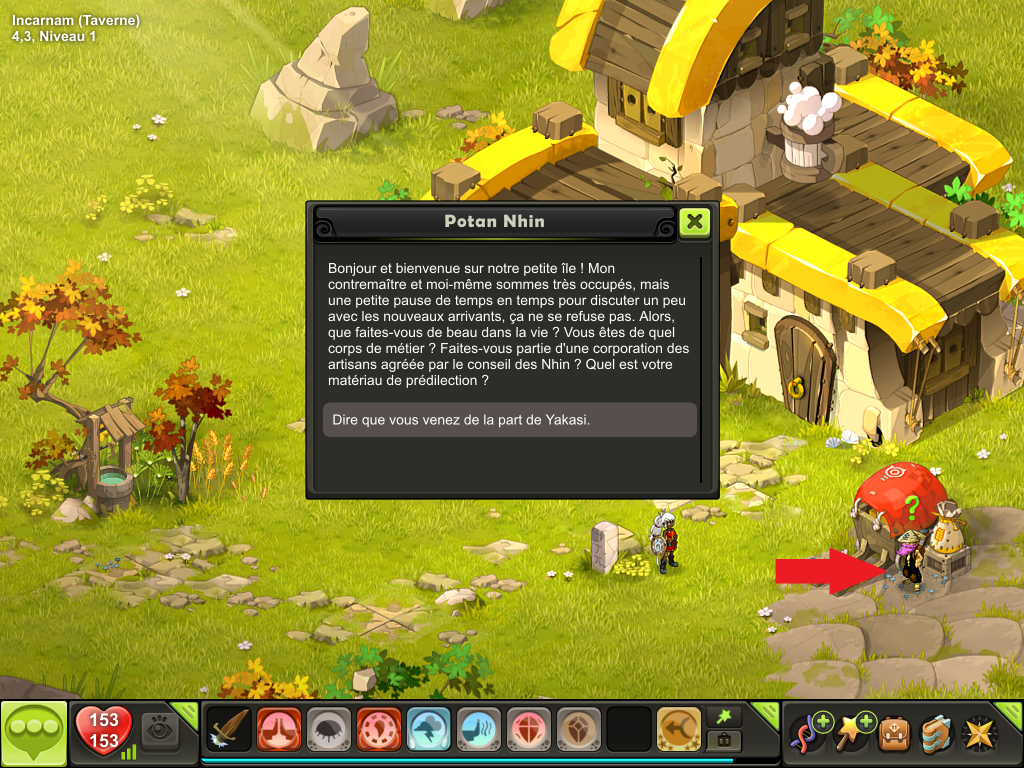Open the magic wand spells menu
This screenshot has height=768, width=1024.
(x=853, y=731)
